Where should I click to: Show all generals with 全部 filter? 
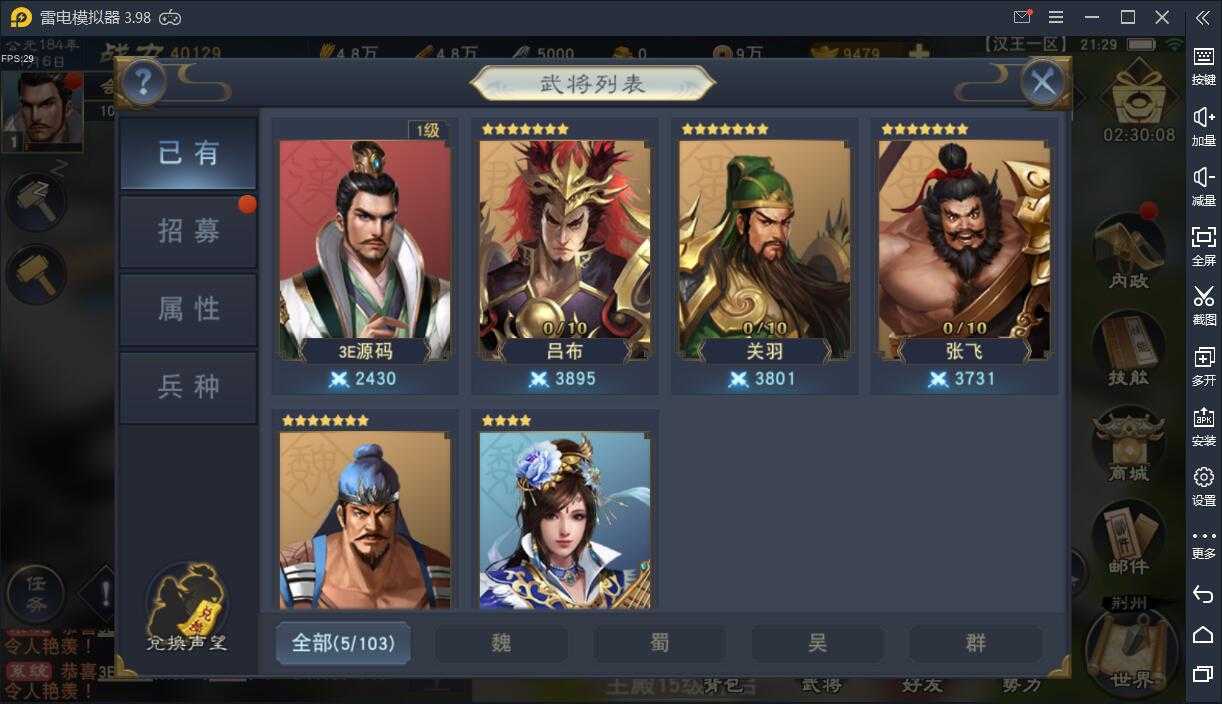343,643
